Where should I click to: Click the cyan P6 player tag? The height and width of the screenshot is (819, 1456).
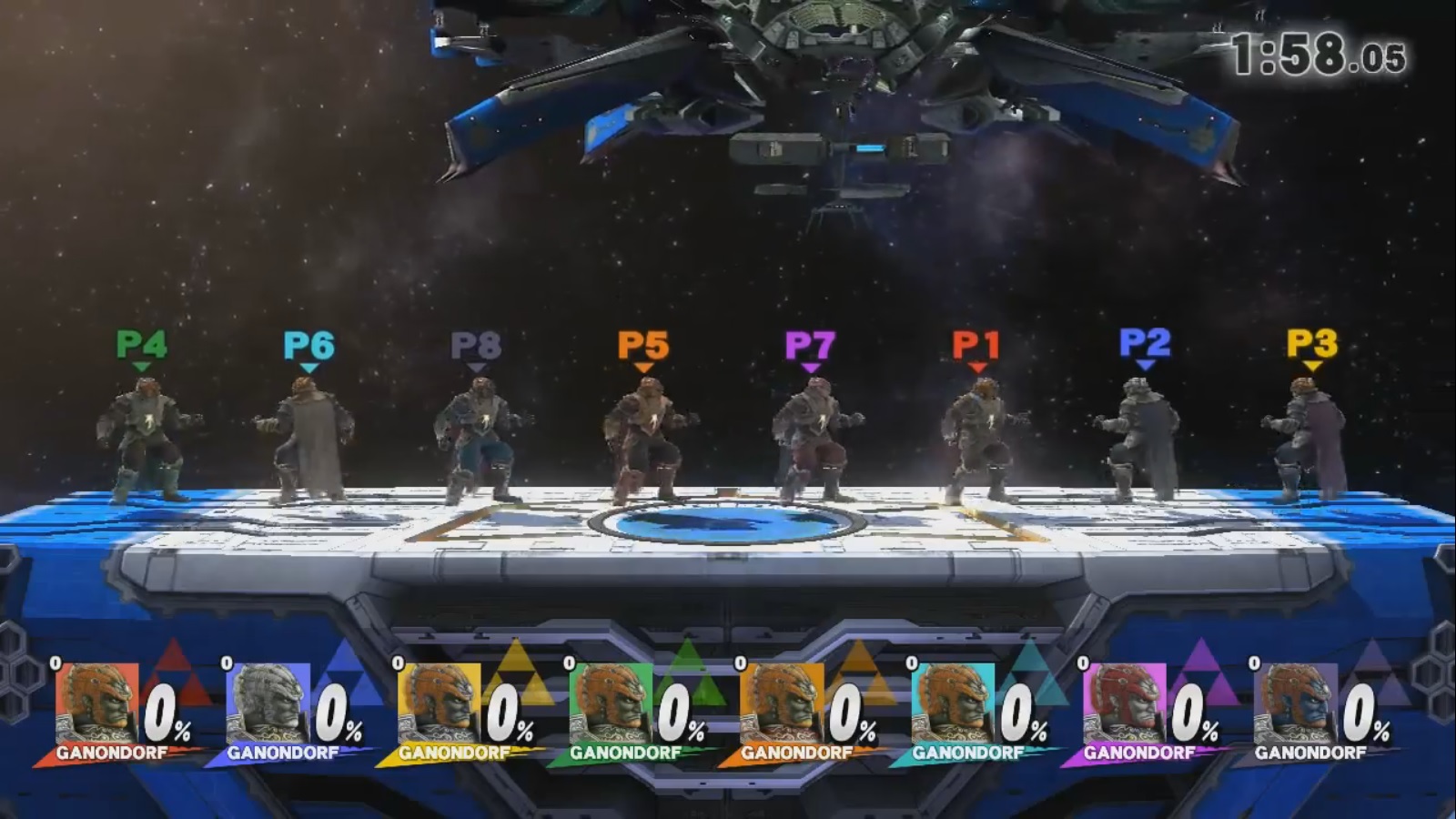click(308, 346)
